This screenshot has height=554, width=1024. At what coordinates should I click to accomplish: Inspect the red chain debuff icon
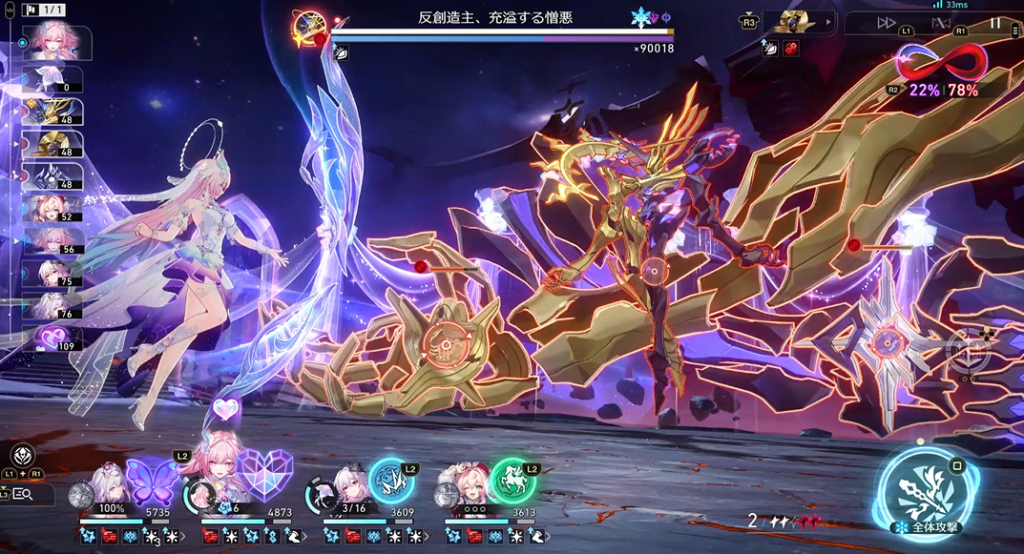tap(791, 48)
